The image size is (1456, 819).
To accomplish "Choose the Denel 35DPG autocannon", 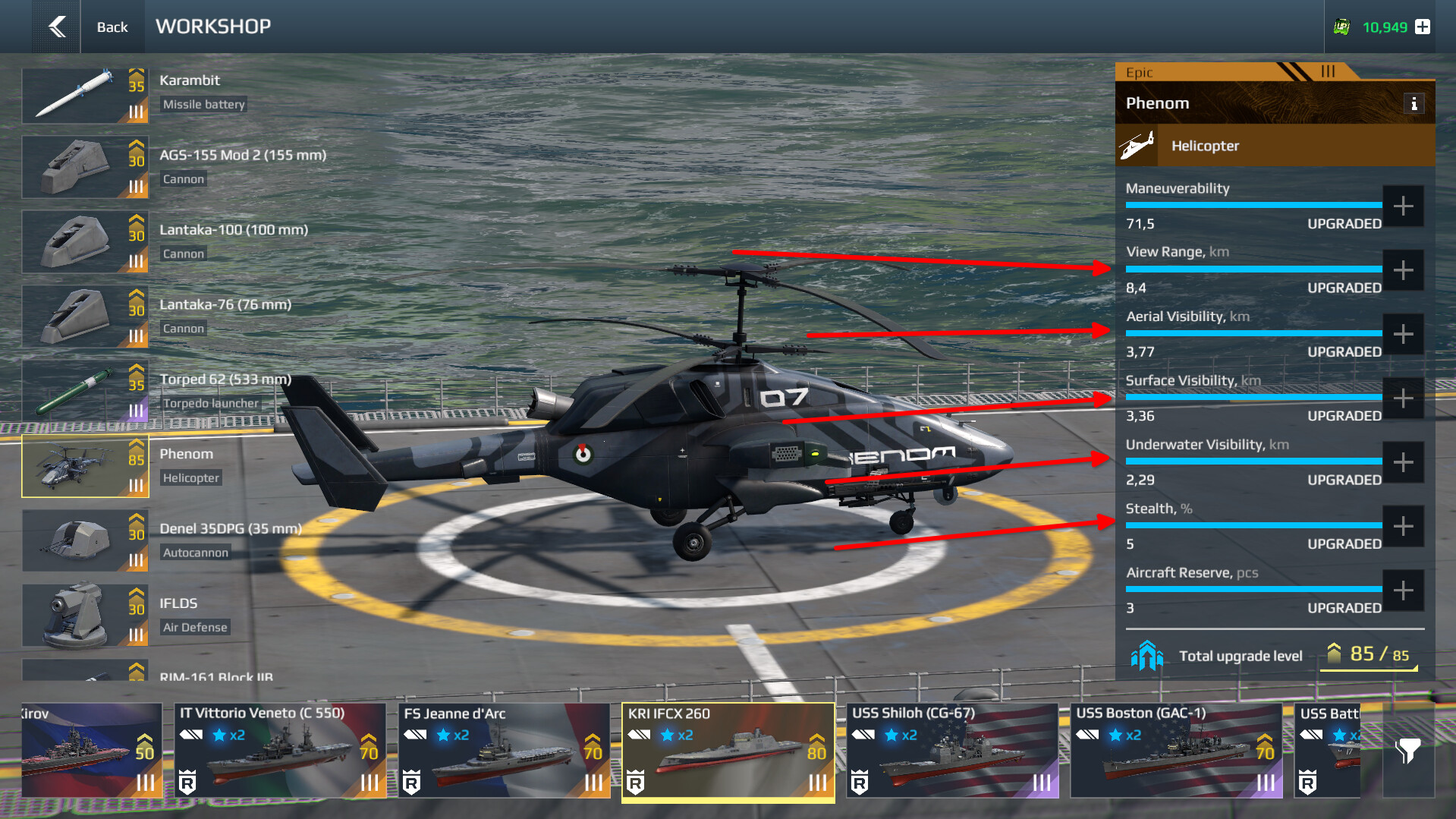I will coord(85,540).
